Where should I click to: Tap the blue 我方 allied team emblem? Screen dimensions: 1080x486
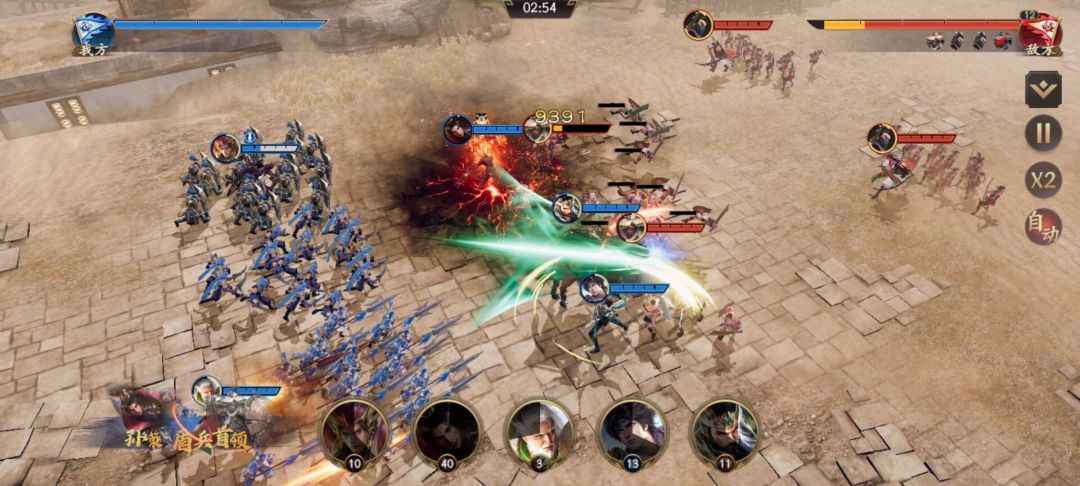[94, 33]
